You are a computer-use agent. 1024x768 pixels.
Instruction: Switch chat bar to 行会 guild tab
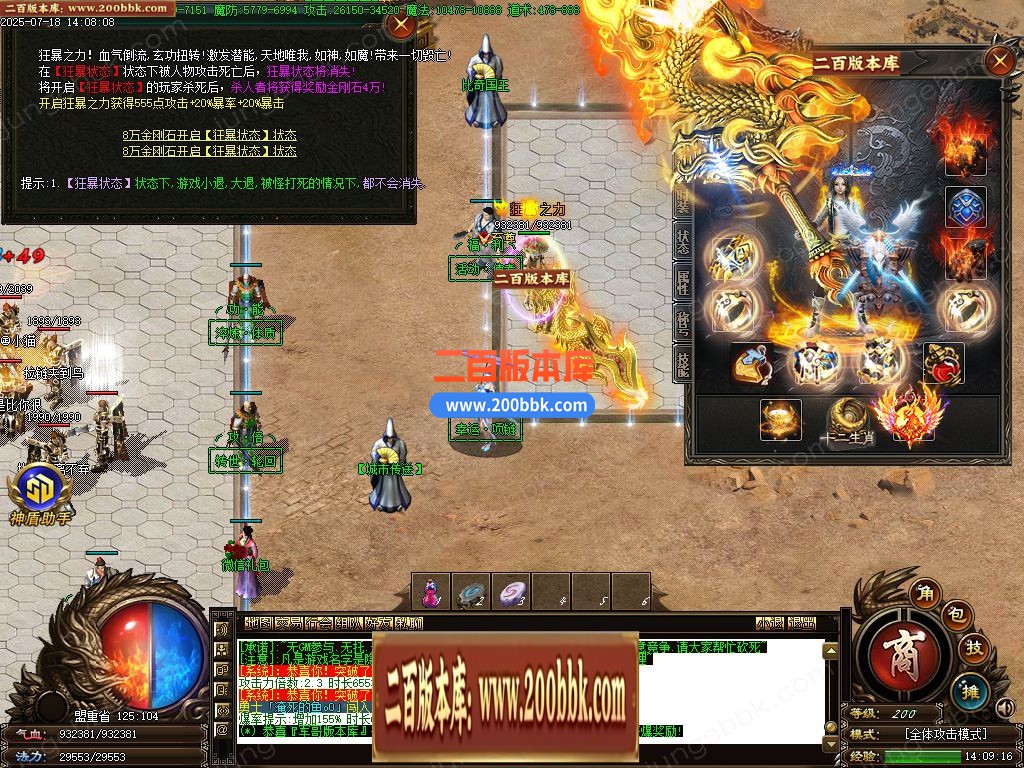click(318, 623)
